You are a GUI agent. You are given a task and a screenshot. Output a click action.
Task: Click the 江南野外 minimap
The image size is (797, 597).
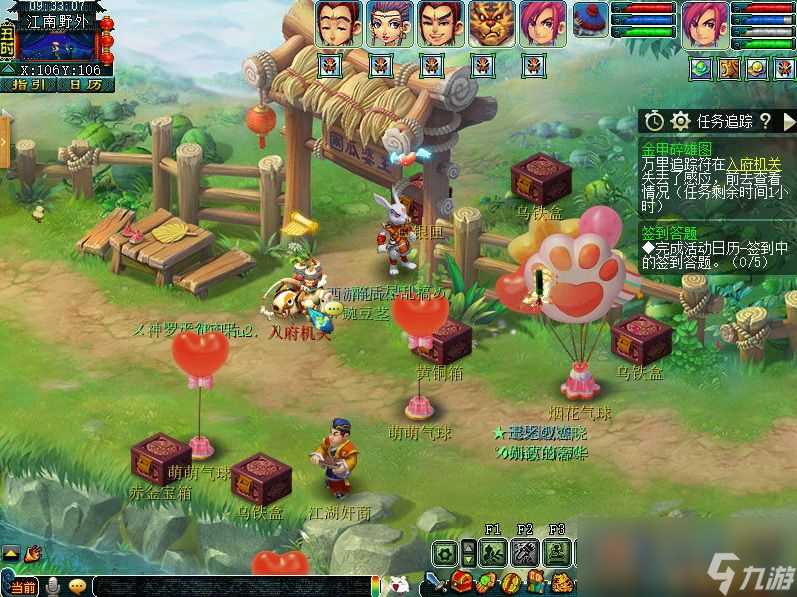[58, 43]
